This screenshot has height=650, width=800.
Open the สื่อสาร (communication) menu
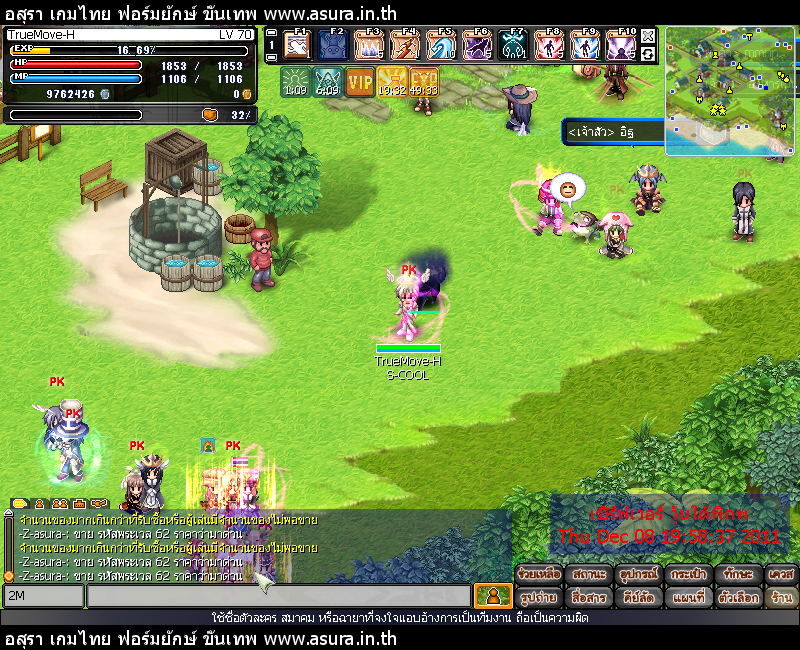[588, 597]
